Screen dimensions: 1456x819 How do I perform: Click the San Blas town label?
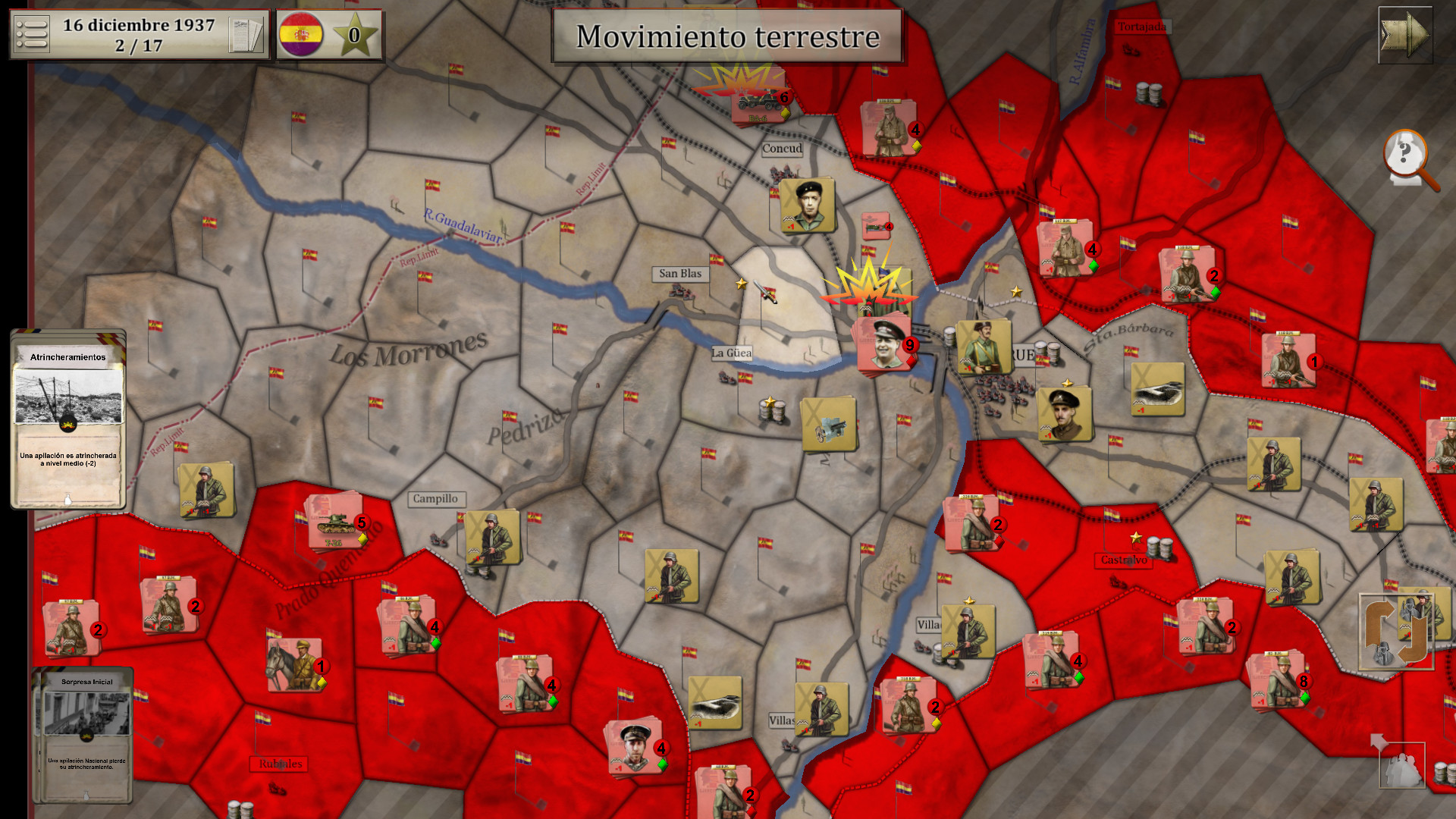click(680, 274)
